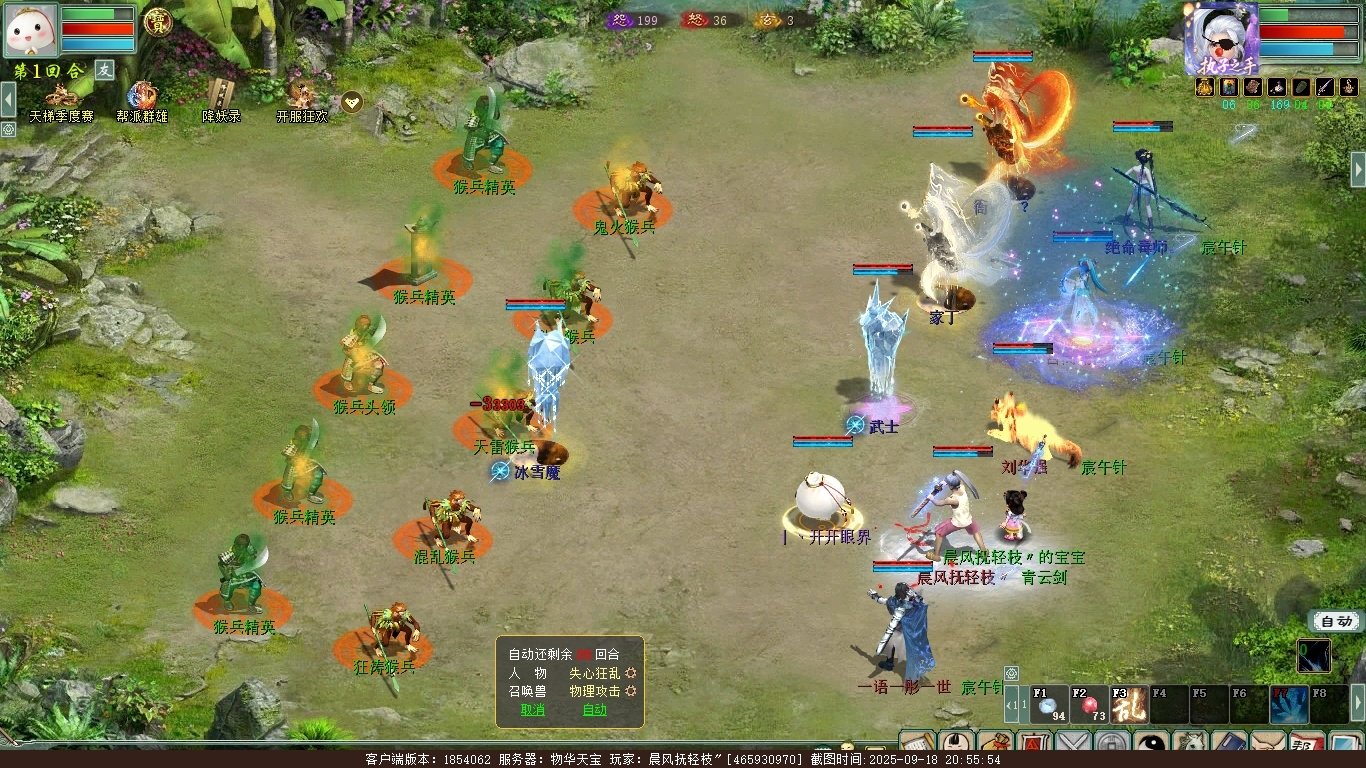Use the blue potion in slot F1
Screen dimensions: 1366x768
pos(1049,704)
